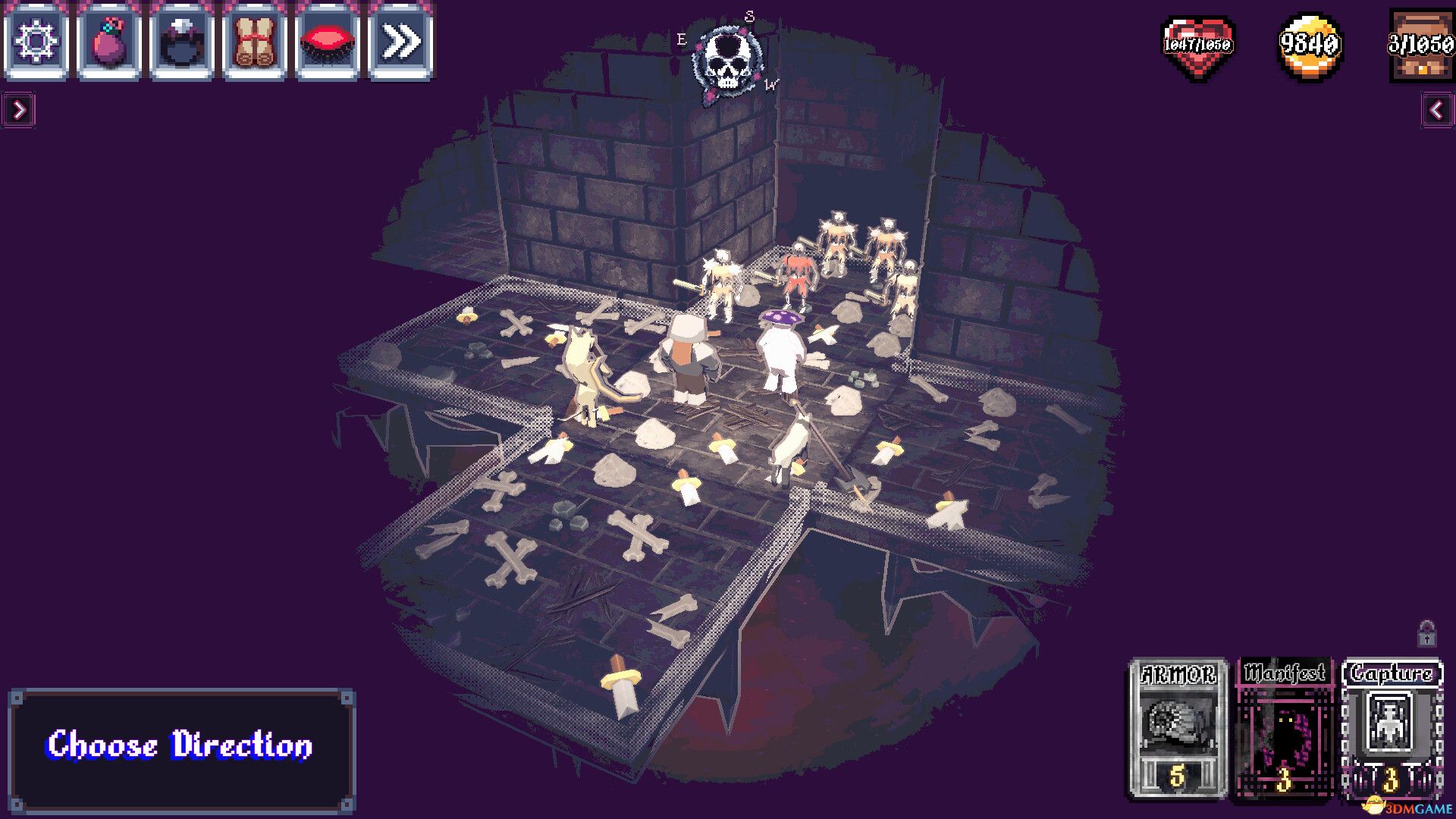Expand the left side panel arrow
This screenshot has height=819, width=1456.
pyautogui.click(x=20, y=108)
